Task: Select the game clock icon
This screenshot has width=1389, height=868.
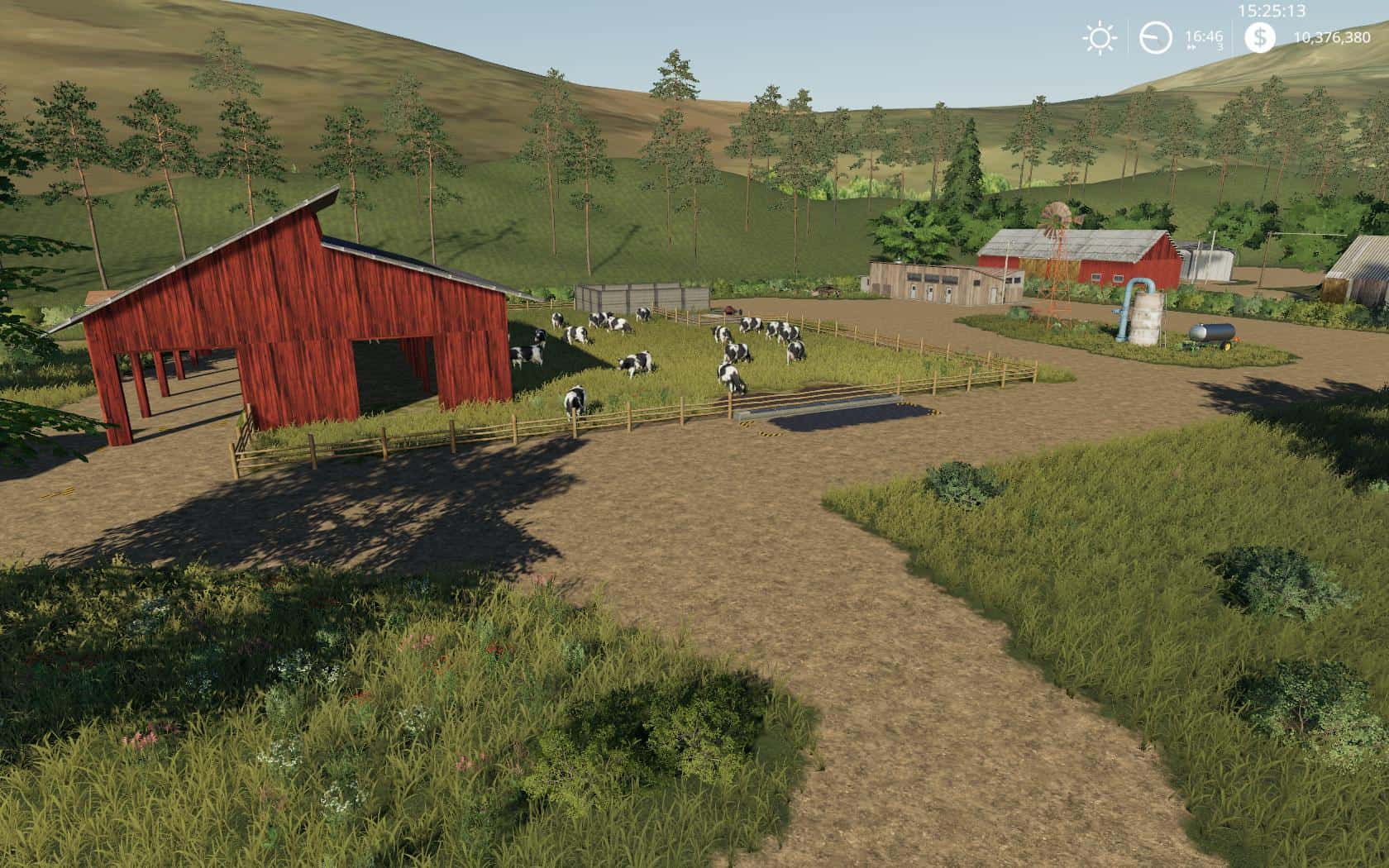Action: point(1155,38)
